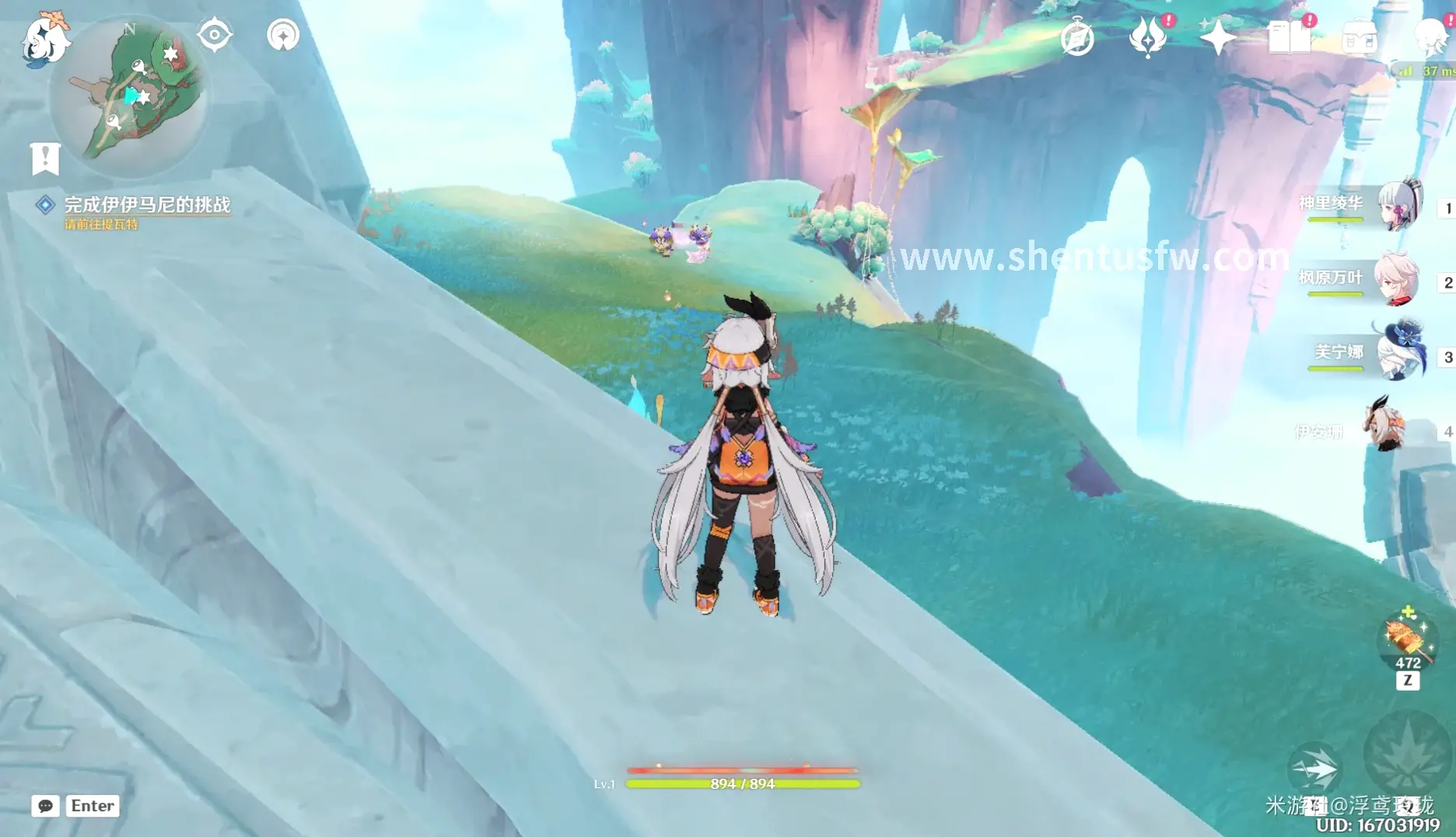Open the four-pointed star wish icon
The image size is (1456, 837).
point(1217,37)
